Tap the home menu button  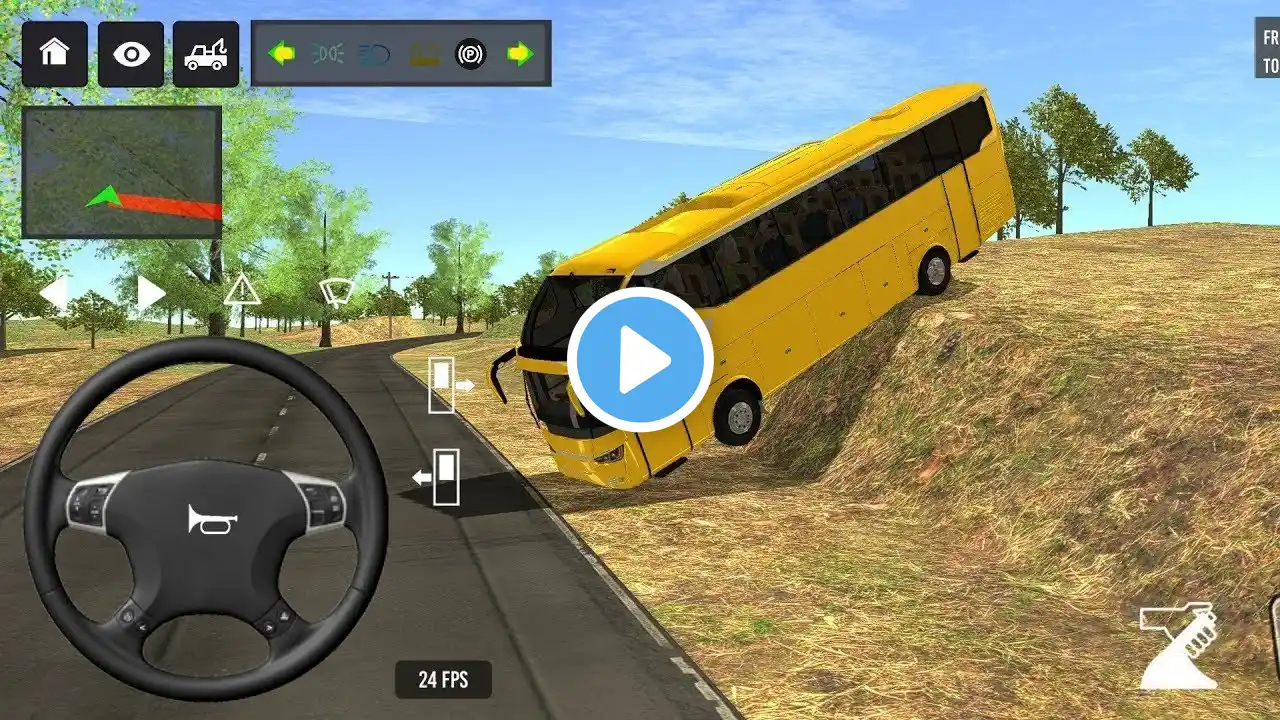tap(55, 54)
